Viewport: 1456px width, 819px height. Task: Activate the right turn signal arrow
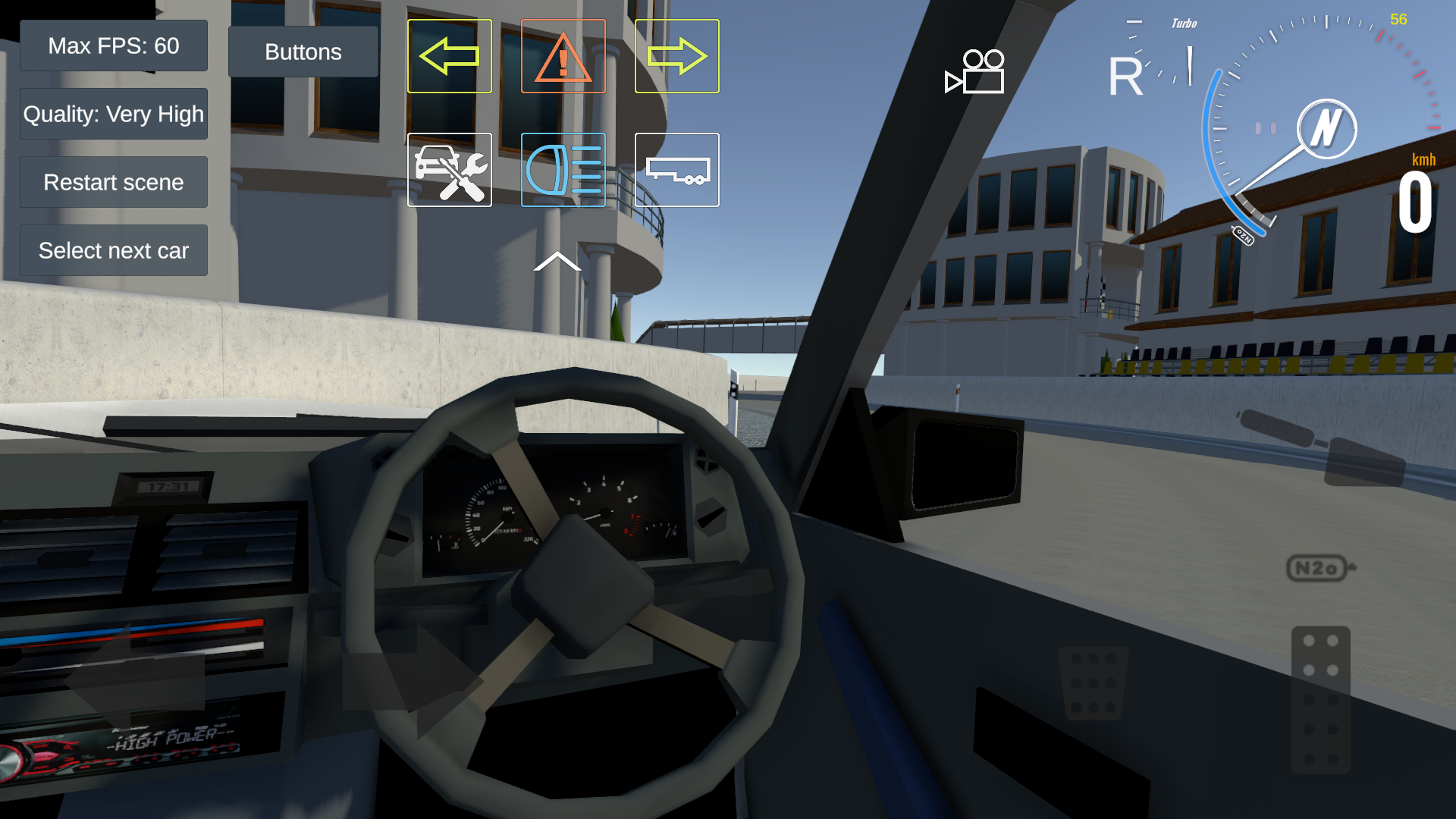[x=676, y=55]
